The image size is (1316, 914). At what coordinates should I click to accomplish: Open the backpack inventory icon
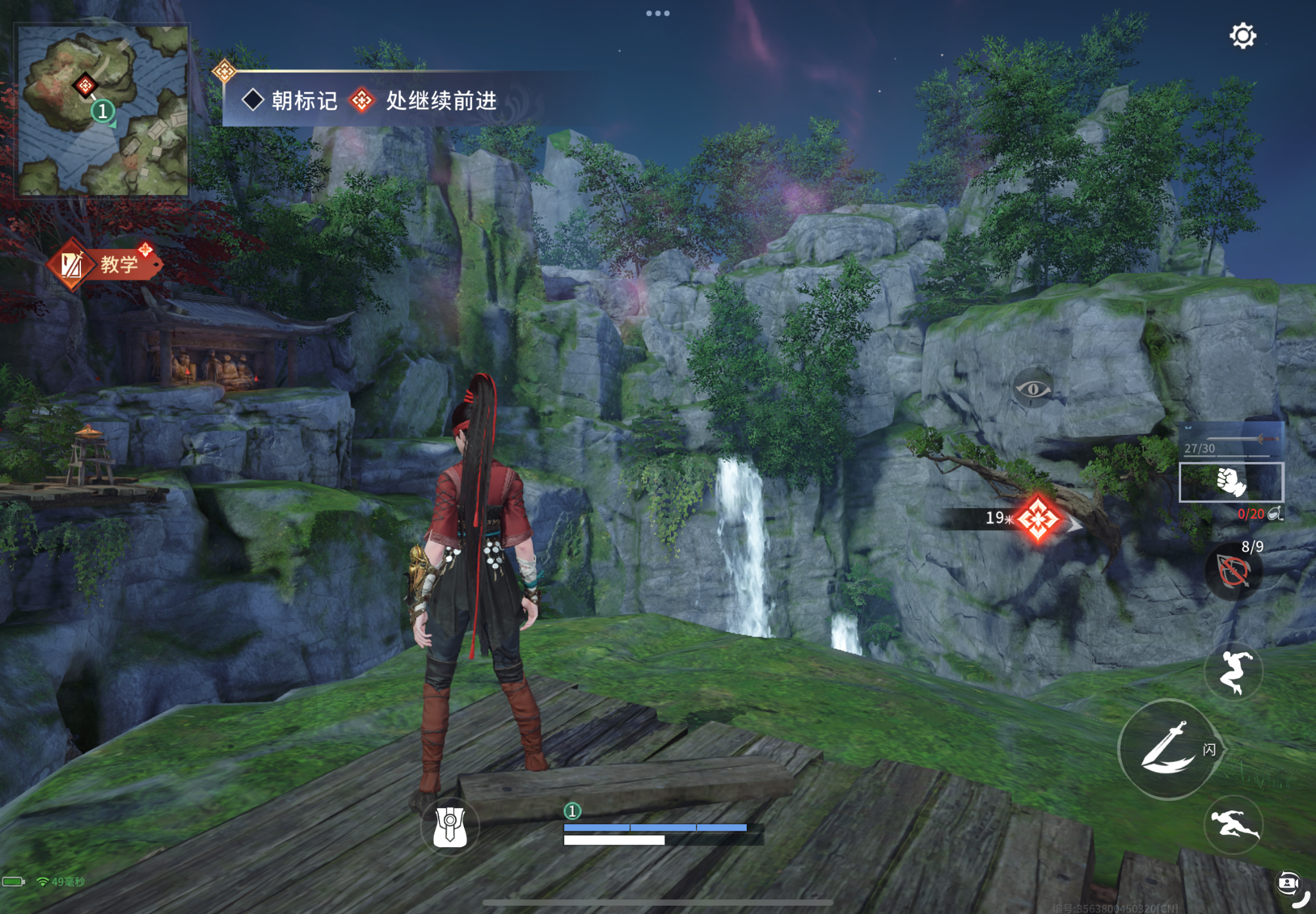click(450, 827)
